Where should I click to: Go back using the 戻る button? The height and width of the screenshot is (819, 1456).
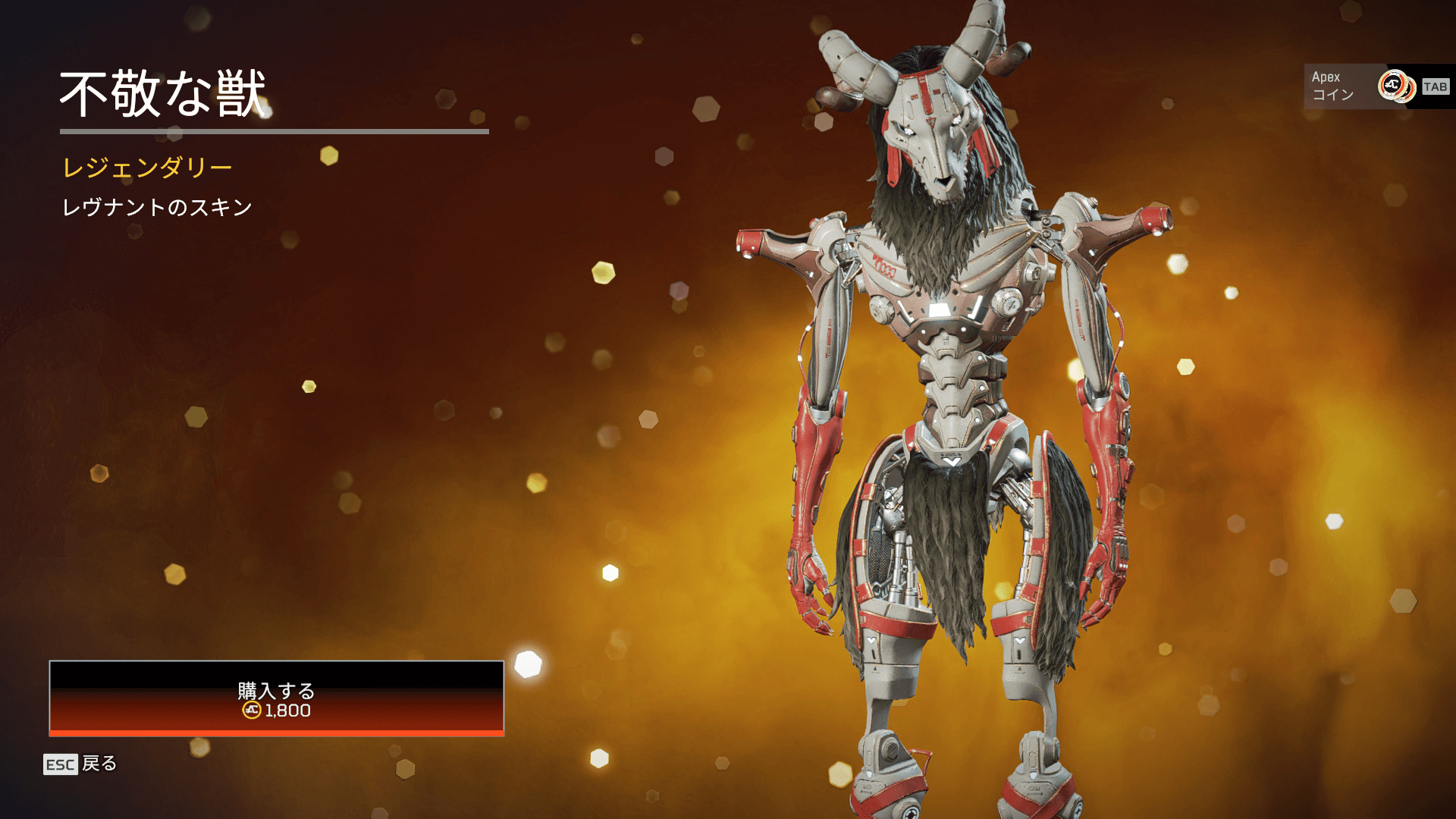tap(81, 764)
